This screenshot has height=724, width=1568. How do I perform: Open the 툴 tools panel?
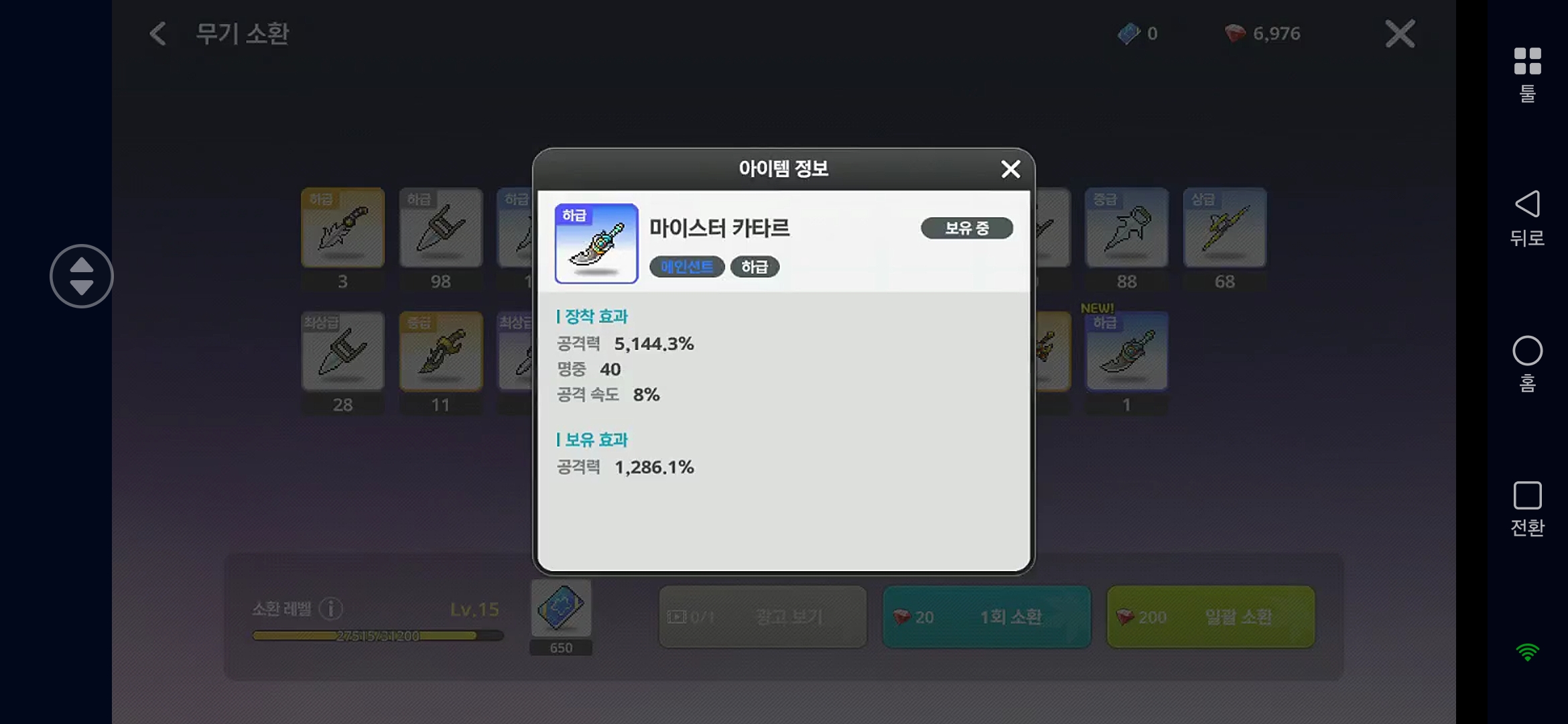1527,74
